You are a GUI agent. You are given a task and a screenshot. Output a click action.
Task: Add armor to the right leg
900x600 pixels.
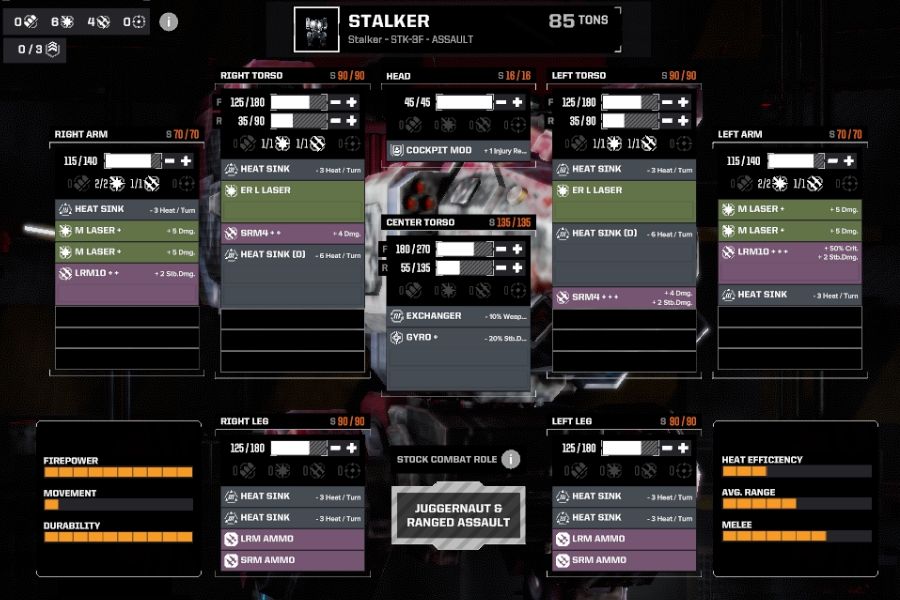pyautogui.click(x=352, y=448)
